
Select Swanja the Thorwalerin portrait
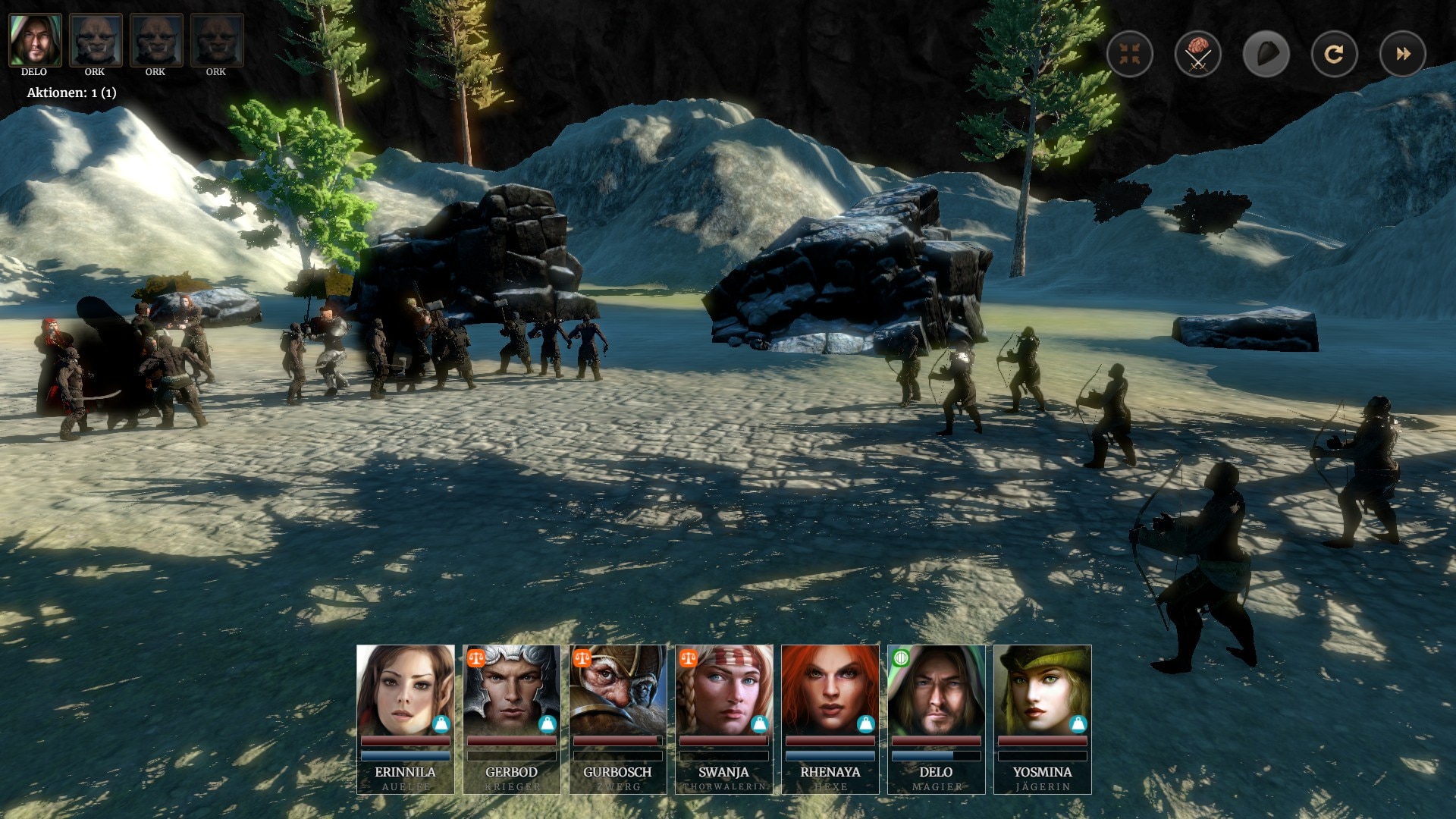723,690
